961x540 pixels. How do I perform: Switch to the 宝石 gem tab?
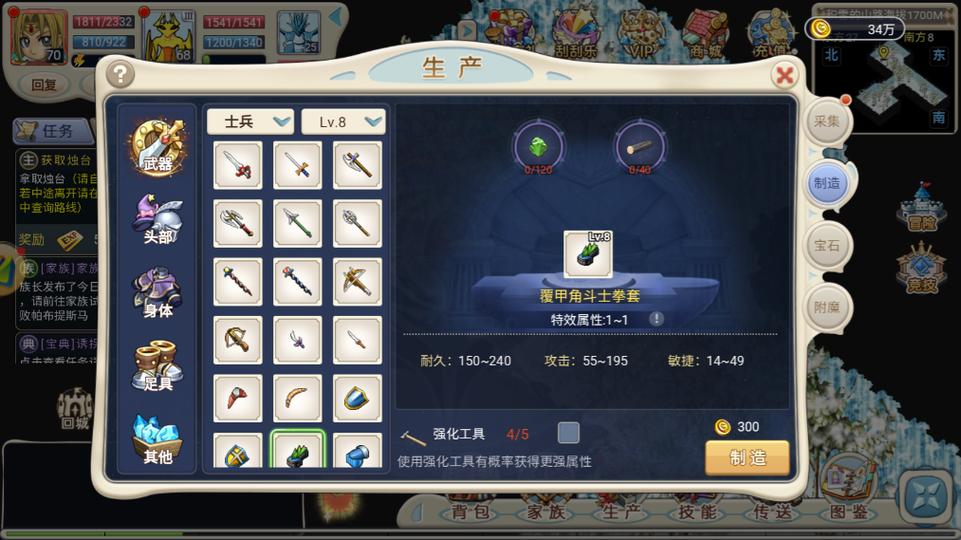pyautogui.click(x=827, y=244)
